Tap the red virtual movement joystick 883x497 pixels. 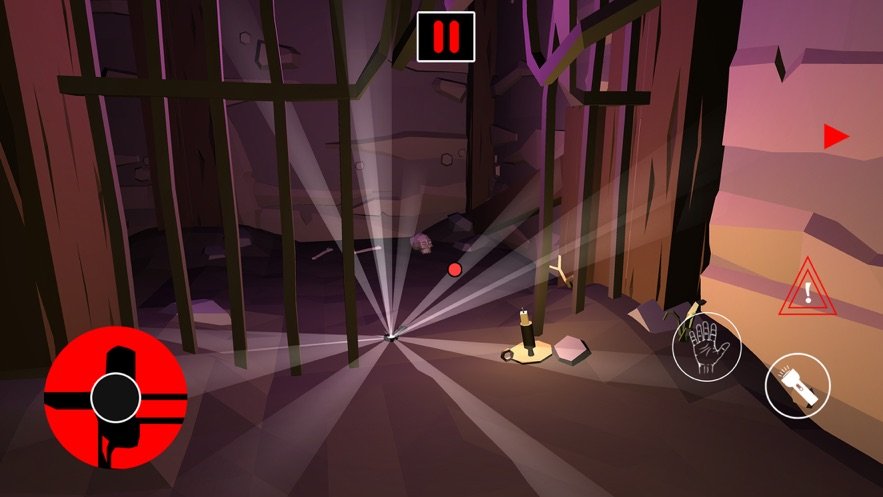click(x=115, y=397)
